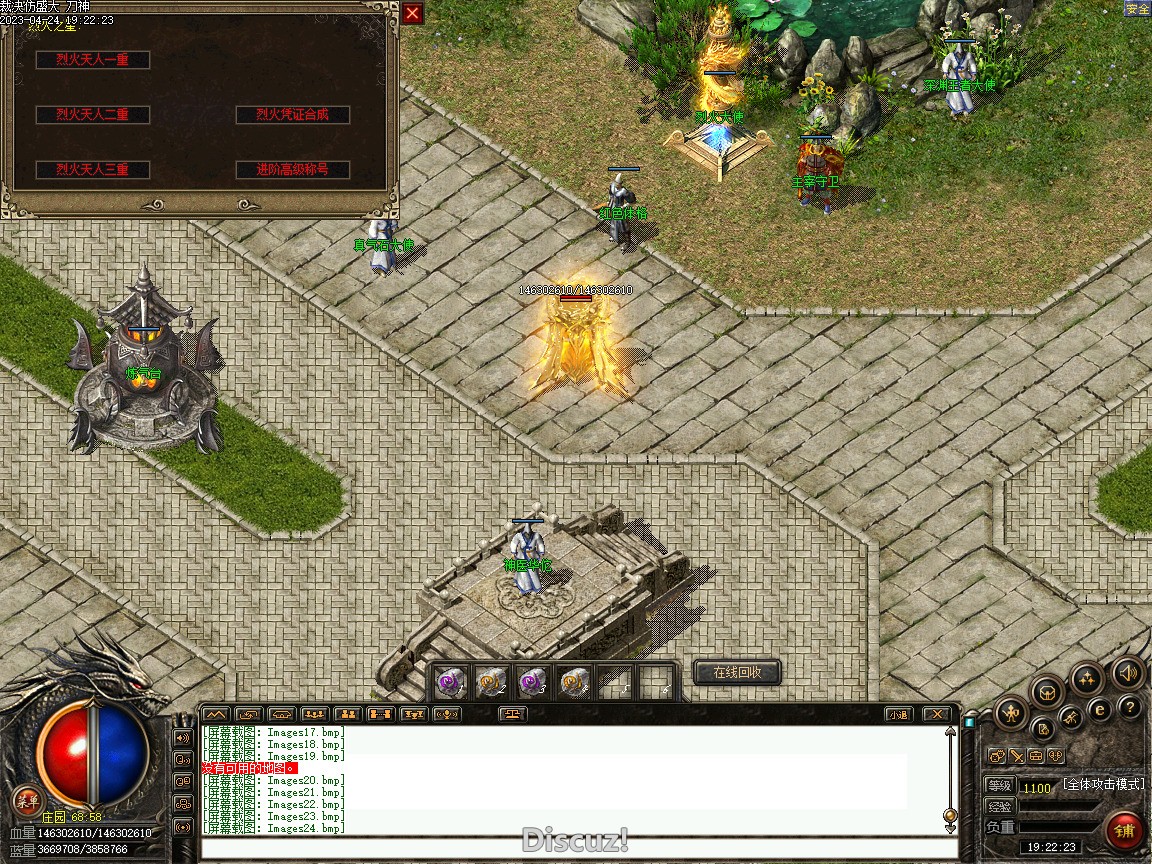Close the chat panel with its X button
The height and width of the screenshot is (864, 1152).
click(x=936, y=714)
